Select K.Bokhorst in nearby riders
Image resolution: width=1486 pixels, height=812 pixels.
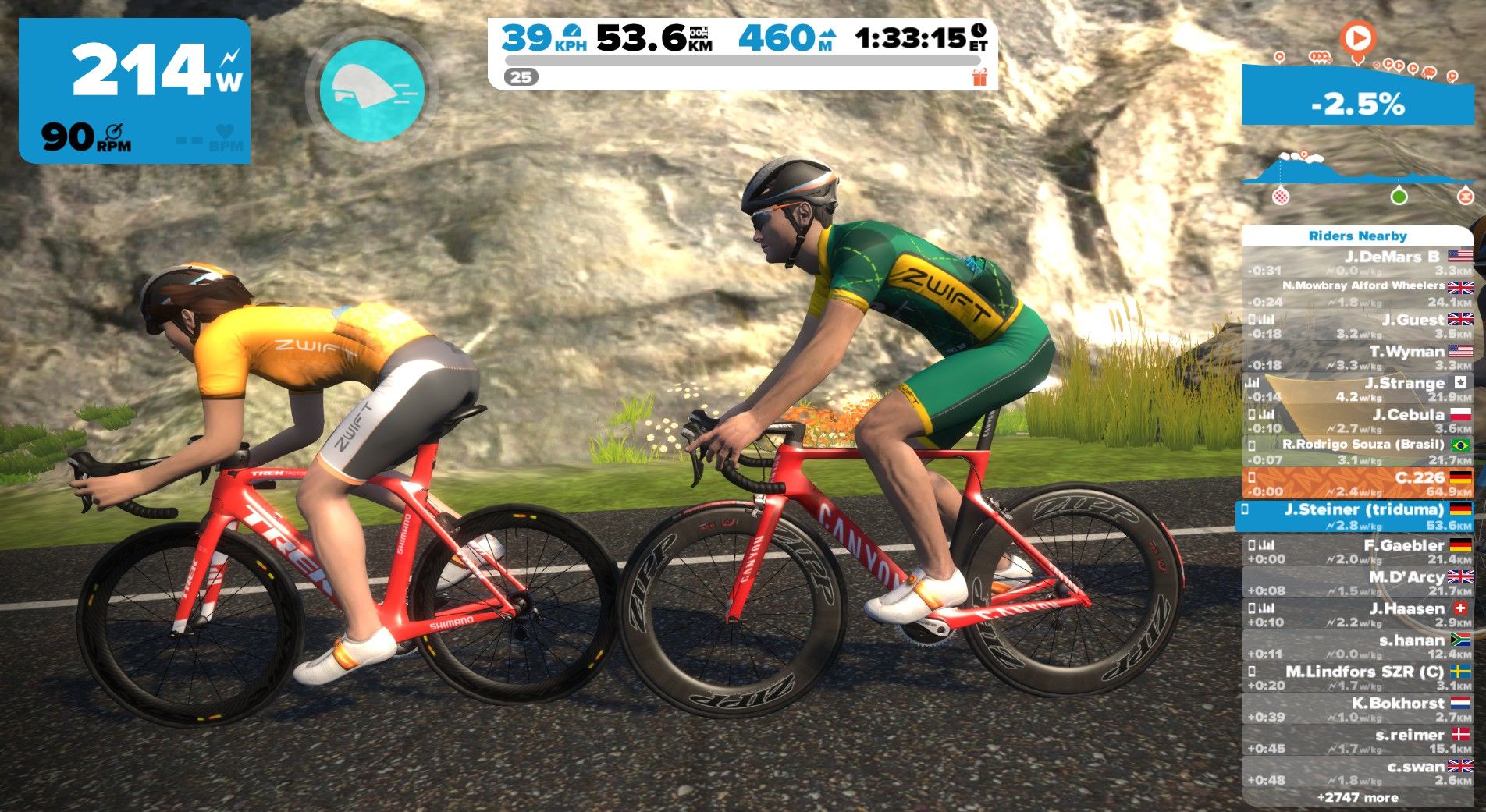[x=1358, y=710]
